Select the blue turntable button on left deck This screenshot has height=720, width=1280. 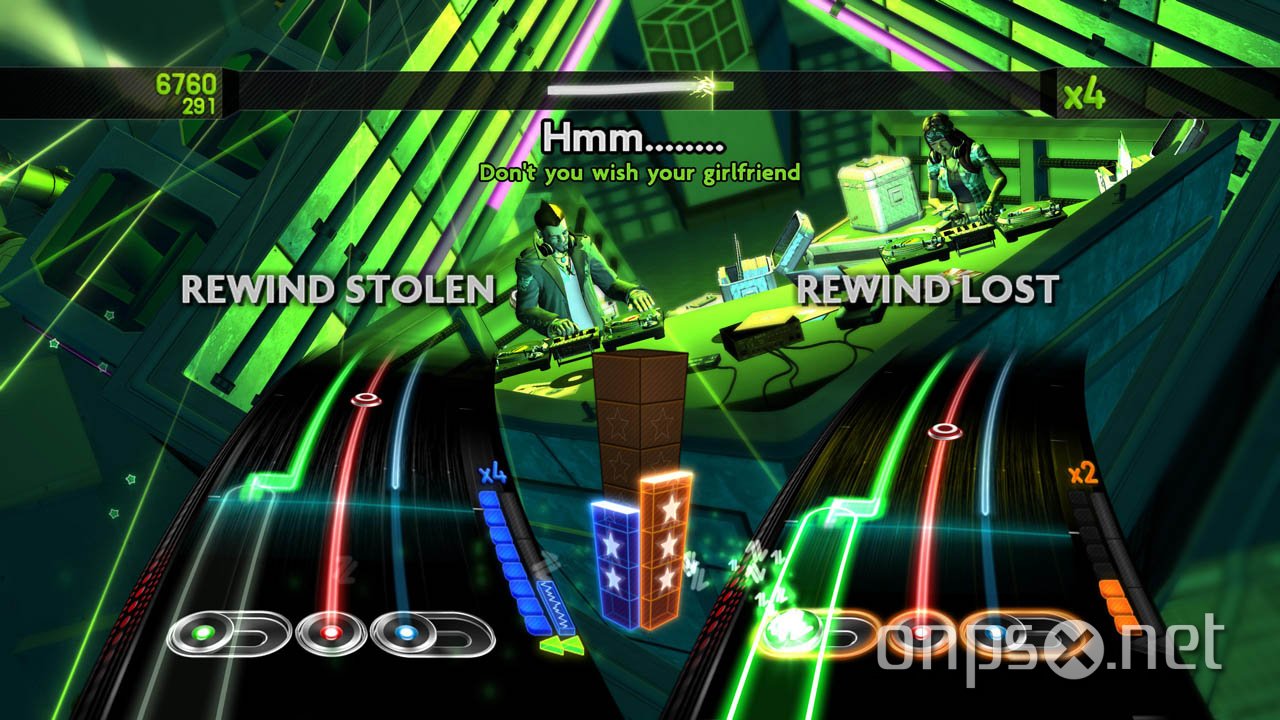click(405, 631)
